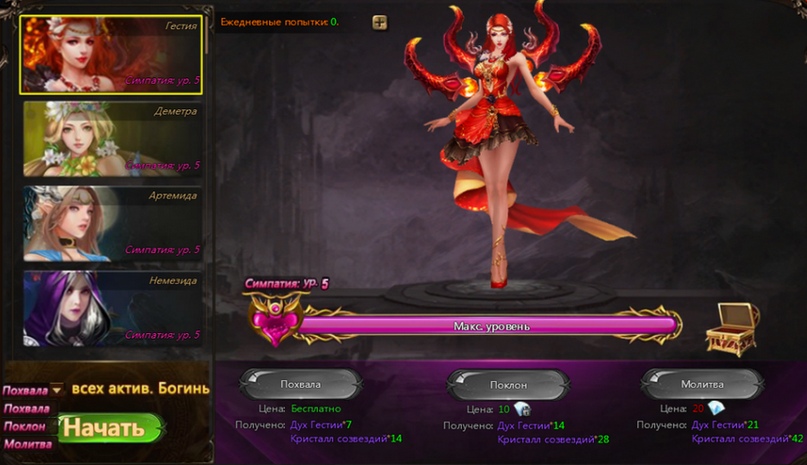Choose Молитва in the dropdown list
Image resolution: width=807 pixels, height=465 pixels.
(x=27, y=443)
